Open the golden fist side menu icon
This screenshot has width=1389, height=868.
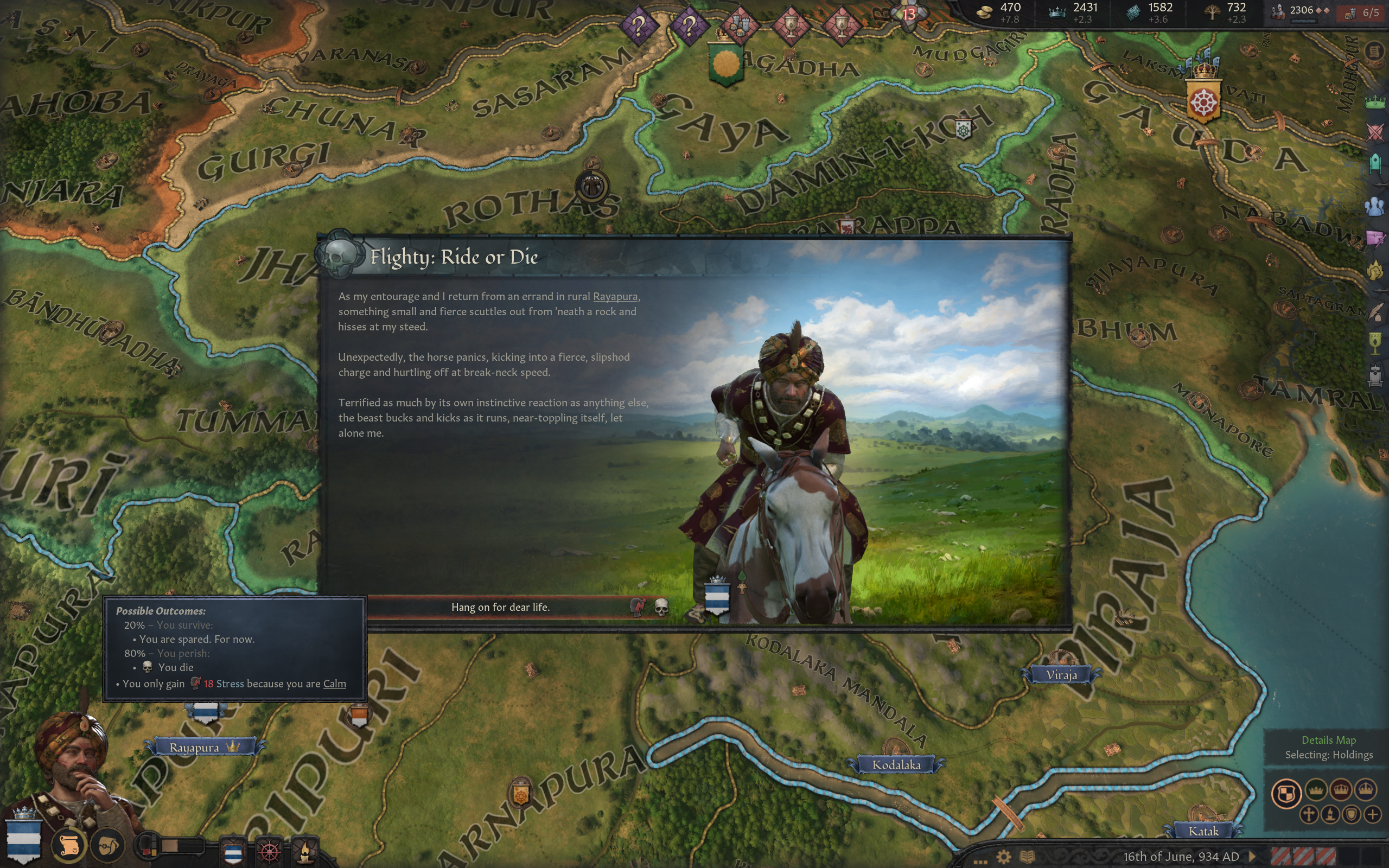click(1375, 271)
